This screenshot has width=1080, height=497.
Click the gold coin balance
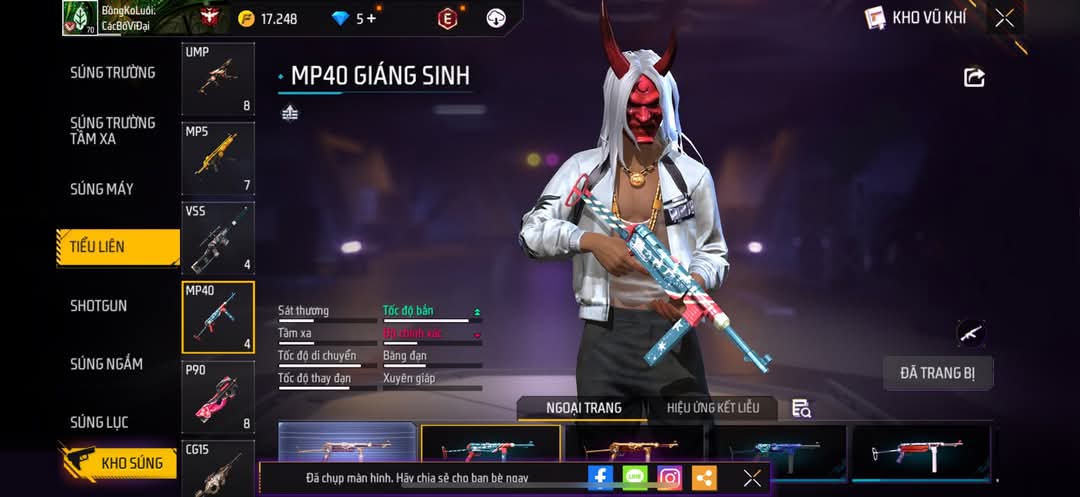pyautogui.click(x=268, y=18)
